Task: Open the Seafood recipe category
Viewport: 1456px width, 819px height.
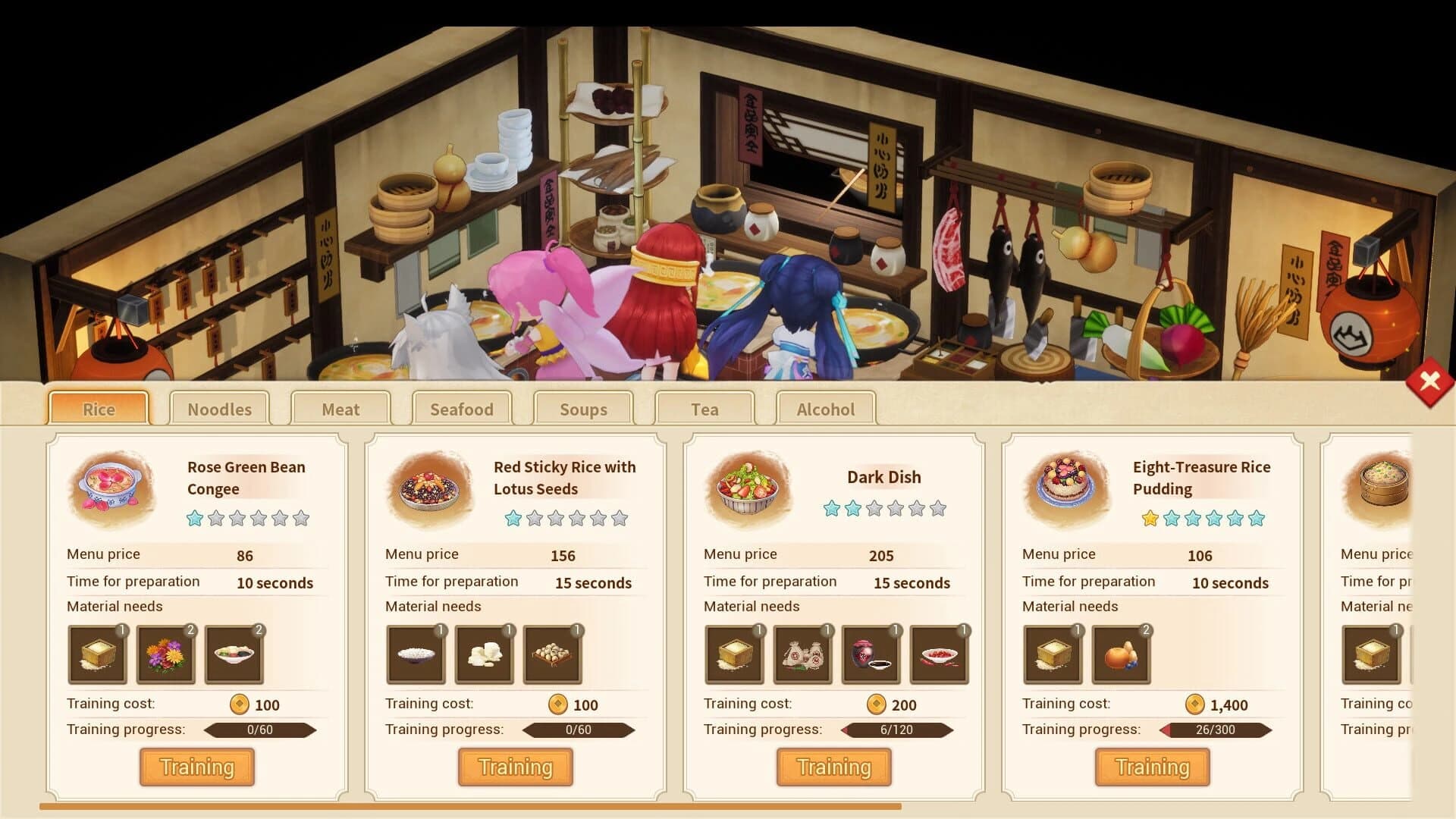Action: point(462,409)
